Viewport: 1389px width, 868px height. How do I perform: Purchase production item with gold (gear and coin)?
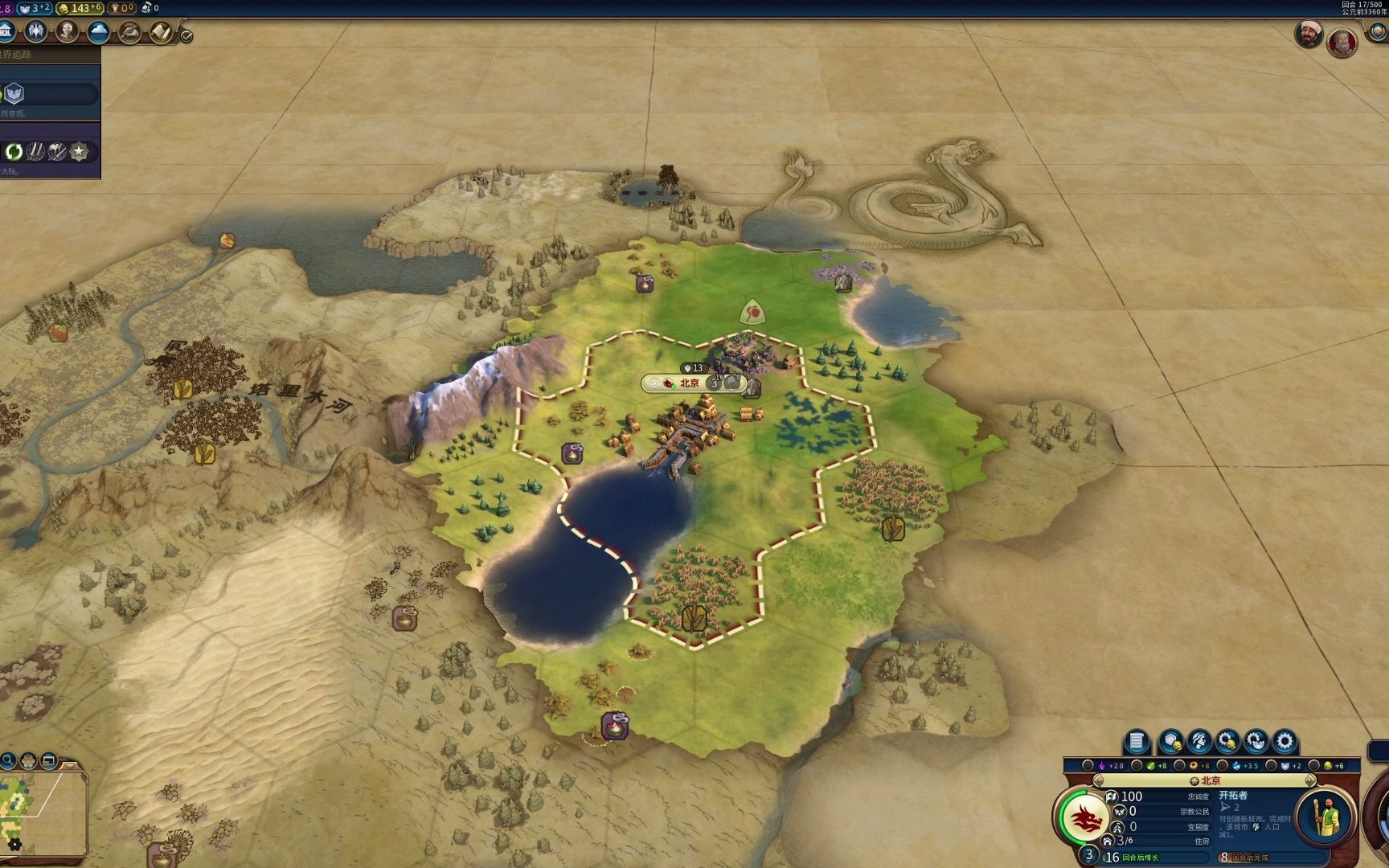(1227, 741)
